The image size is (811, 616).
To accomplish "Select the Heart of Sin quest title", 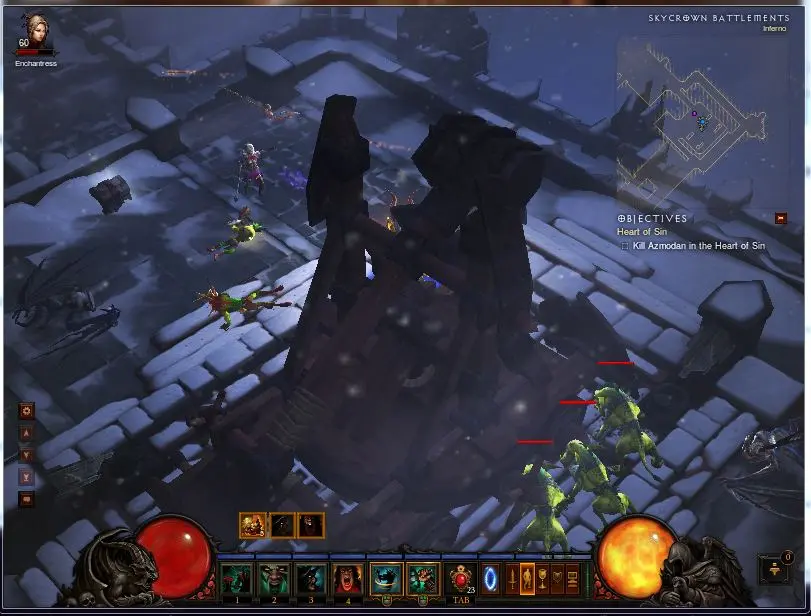I will tap(641, 232).
